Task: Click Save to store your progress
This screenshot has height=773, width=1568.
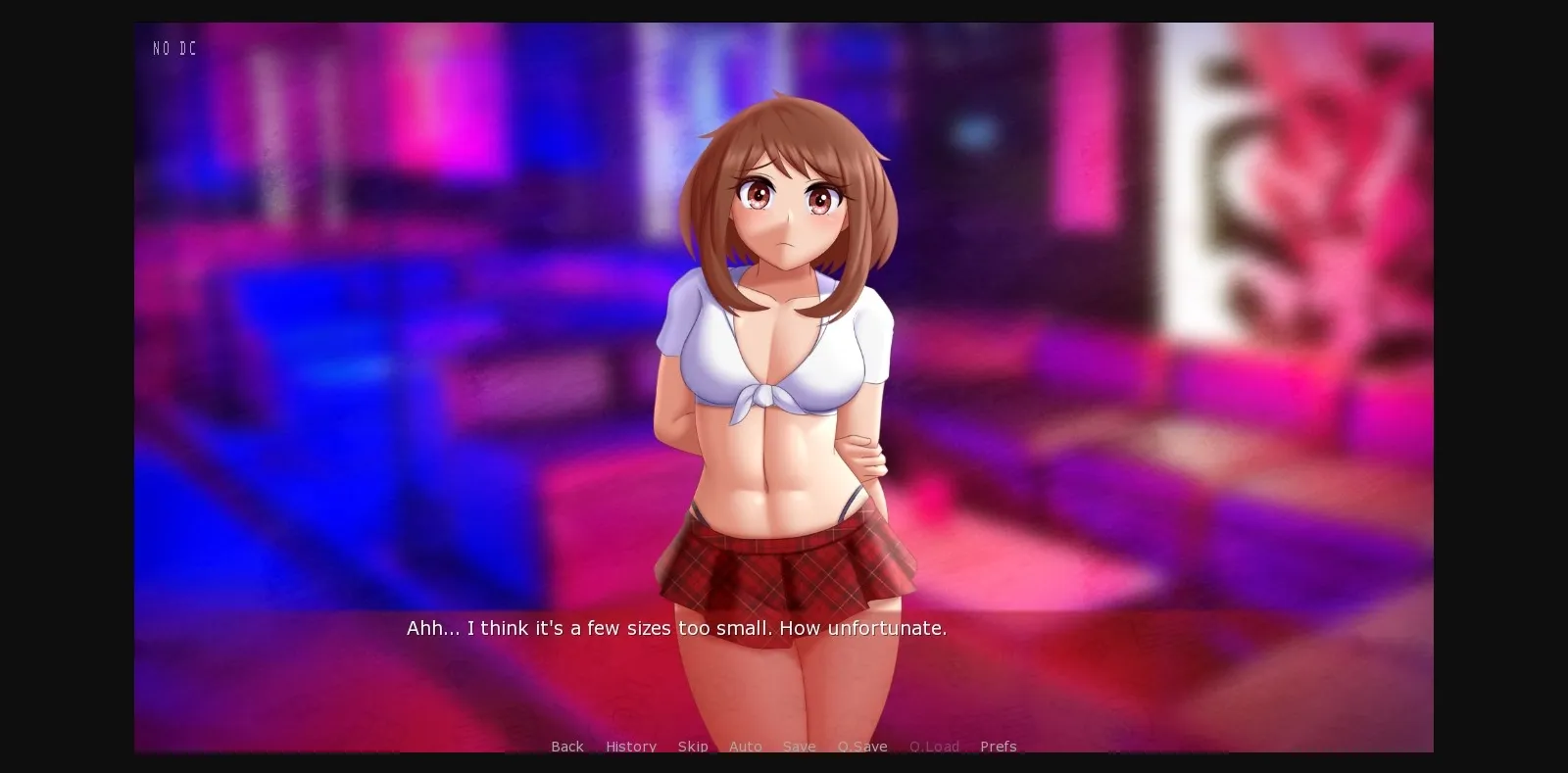Action: 799,747
